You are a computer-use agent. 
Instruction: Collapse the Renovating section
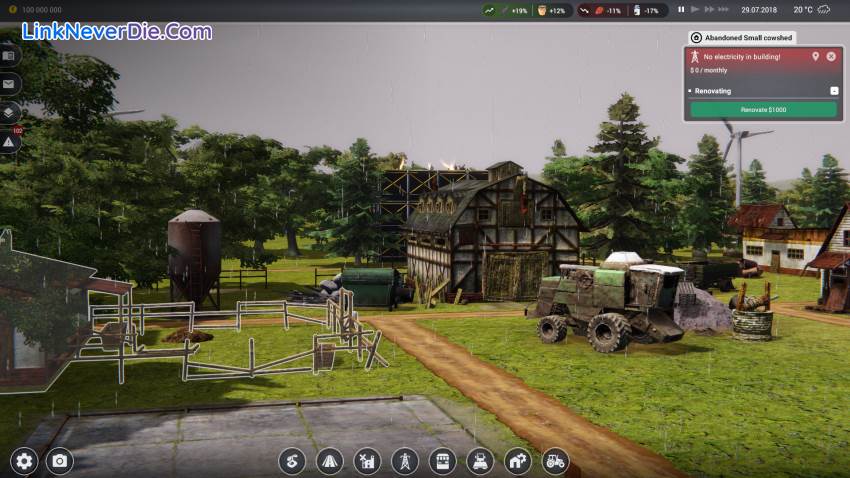click(833, 91)
